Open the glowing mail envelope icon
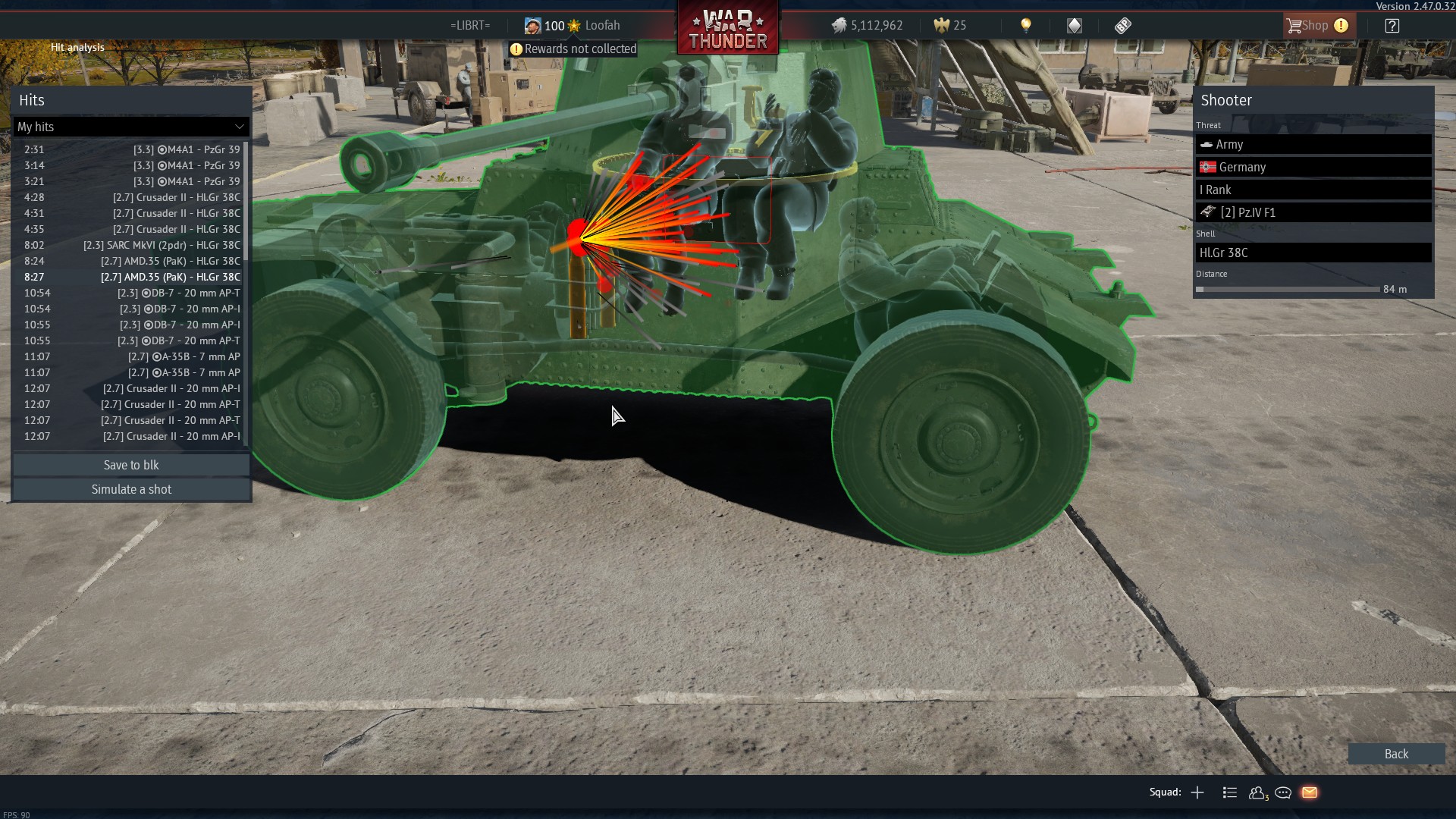 pos(1310,792)
